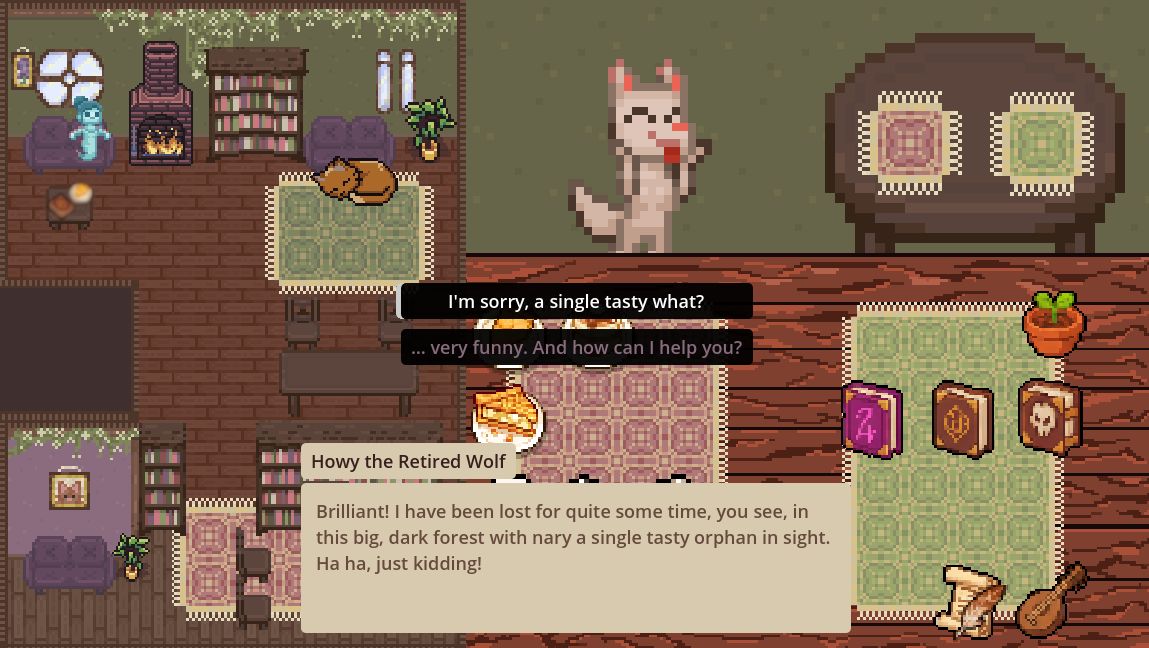The width and height of the screenshot is (1149, 648).
Task: Open the skull-covered book
Action: coord(1050,416)
